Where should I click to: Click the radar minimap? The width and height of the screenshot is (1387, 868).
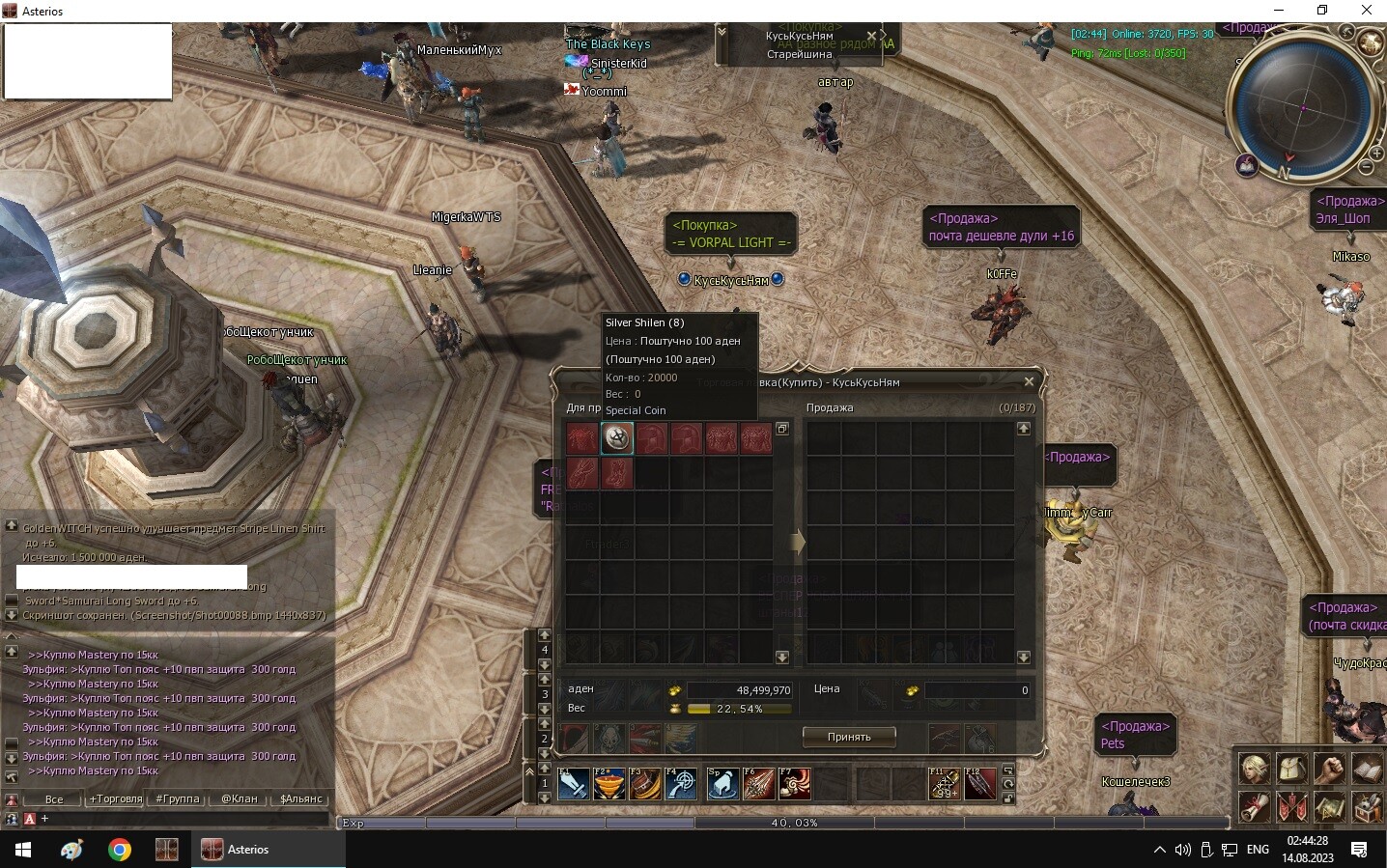(1303, 107)
